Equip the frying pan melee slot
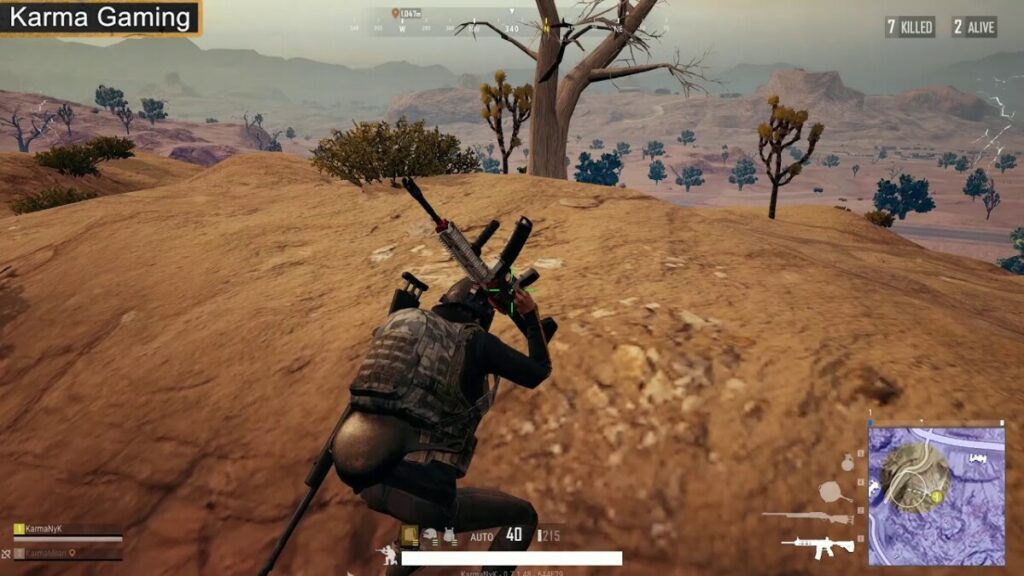Image resolution: width=1024 pixels, height=576 pixels. 834,491
